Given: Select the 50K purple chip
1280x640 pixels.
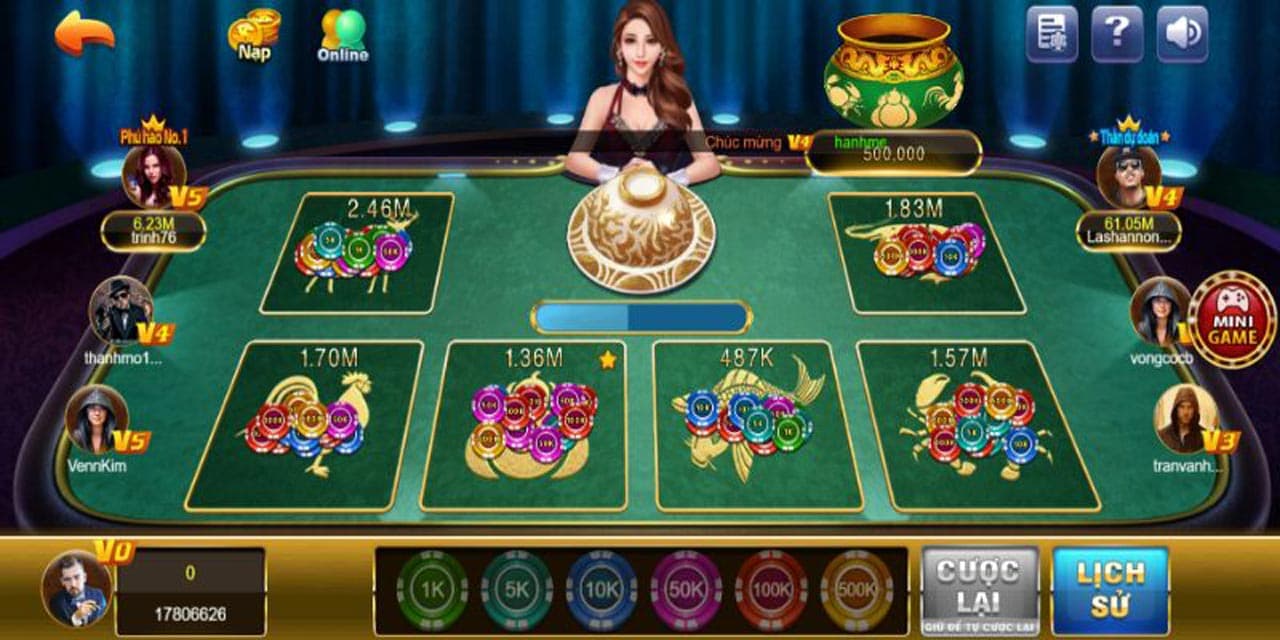Looking at the screenshot, I should click(x=686, y=590).
